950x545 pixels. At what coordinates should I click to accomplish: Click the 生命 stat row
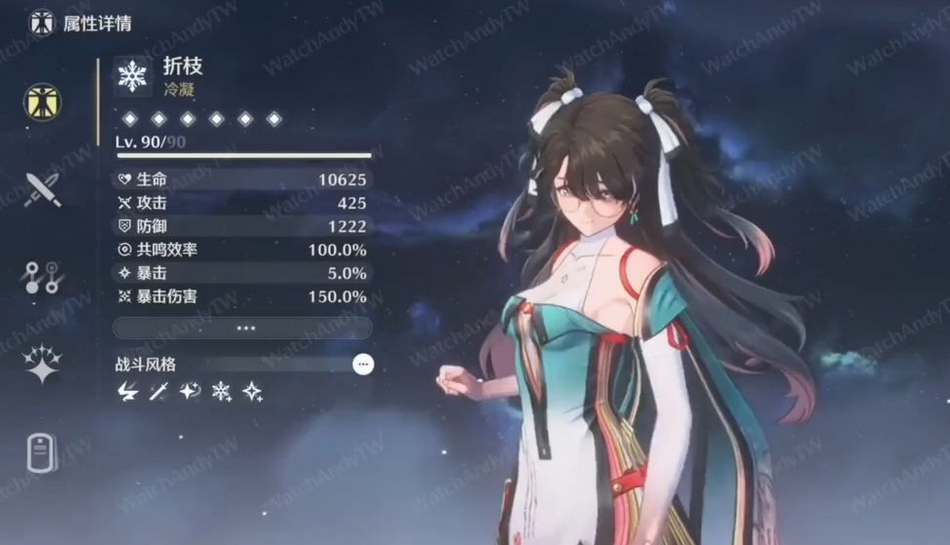coord(243,180)
